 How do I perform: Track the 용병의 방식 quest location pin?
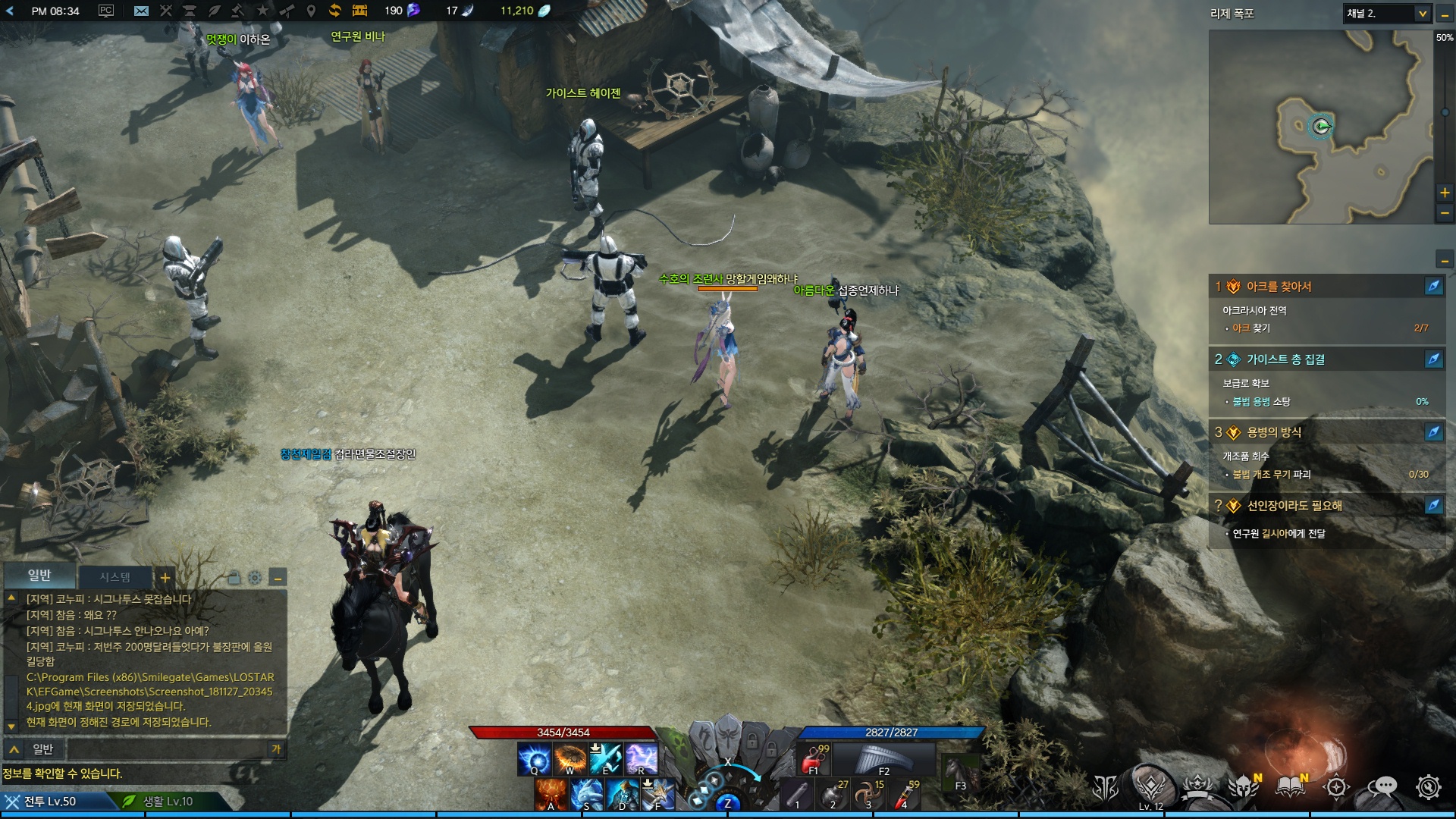(x=1433, y=432)
